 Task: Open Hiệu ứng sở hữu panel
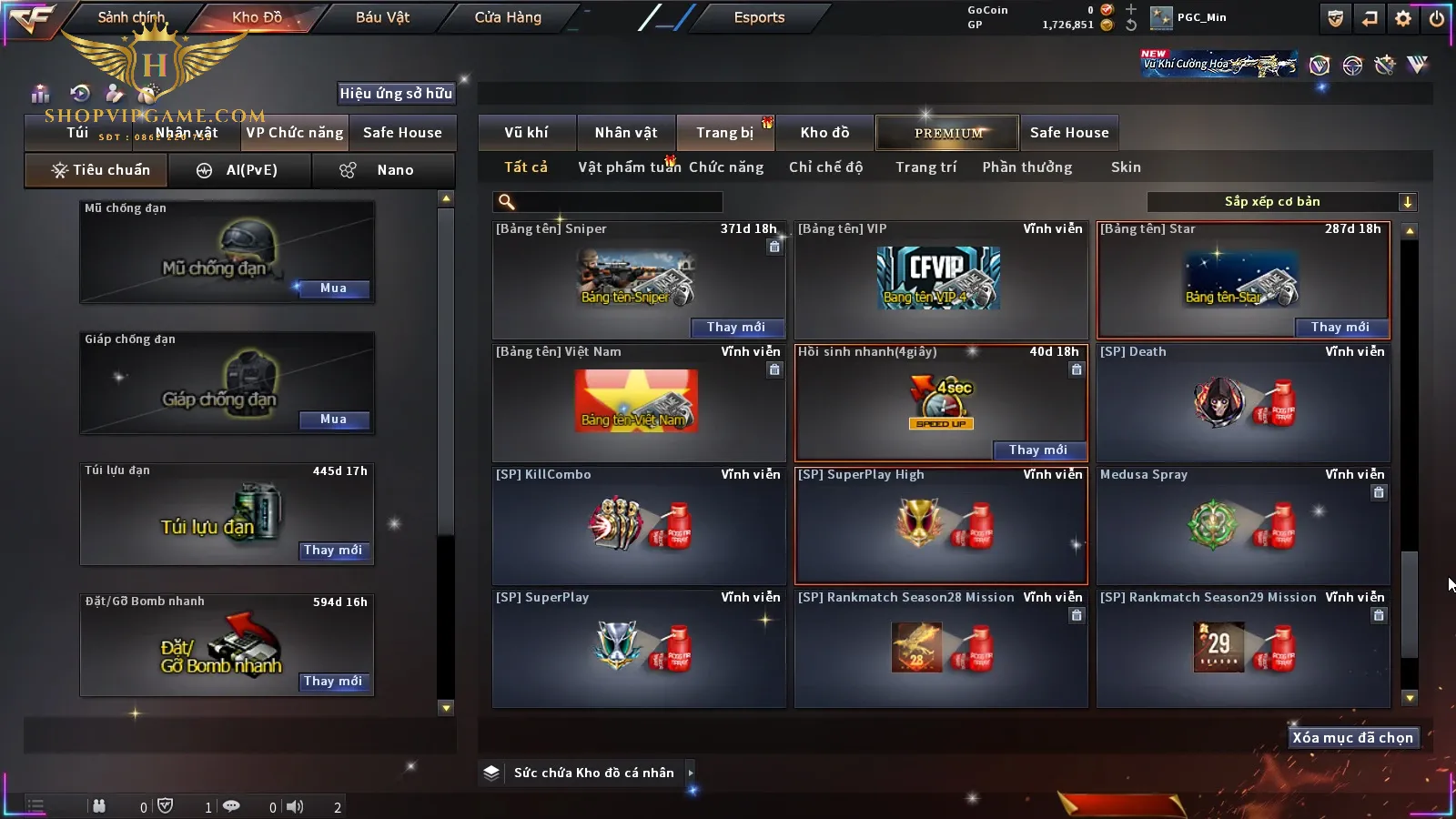coord(396,93)
